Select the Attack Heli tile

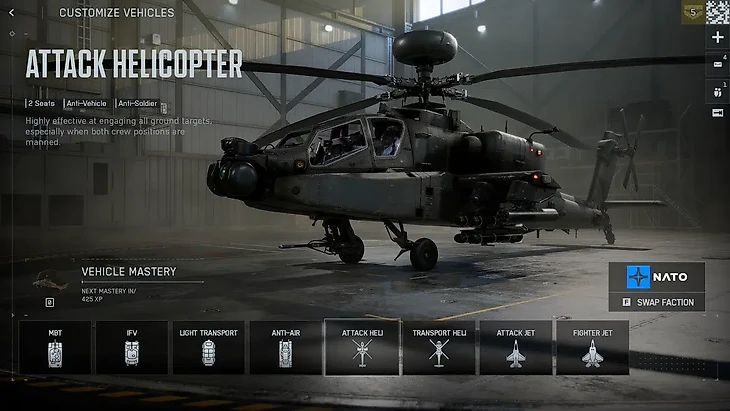(x=362, y=347)
